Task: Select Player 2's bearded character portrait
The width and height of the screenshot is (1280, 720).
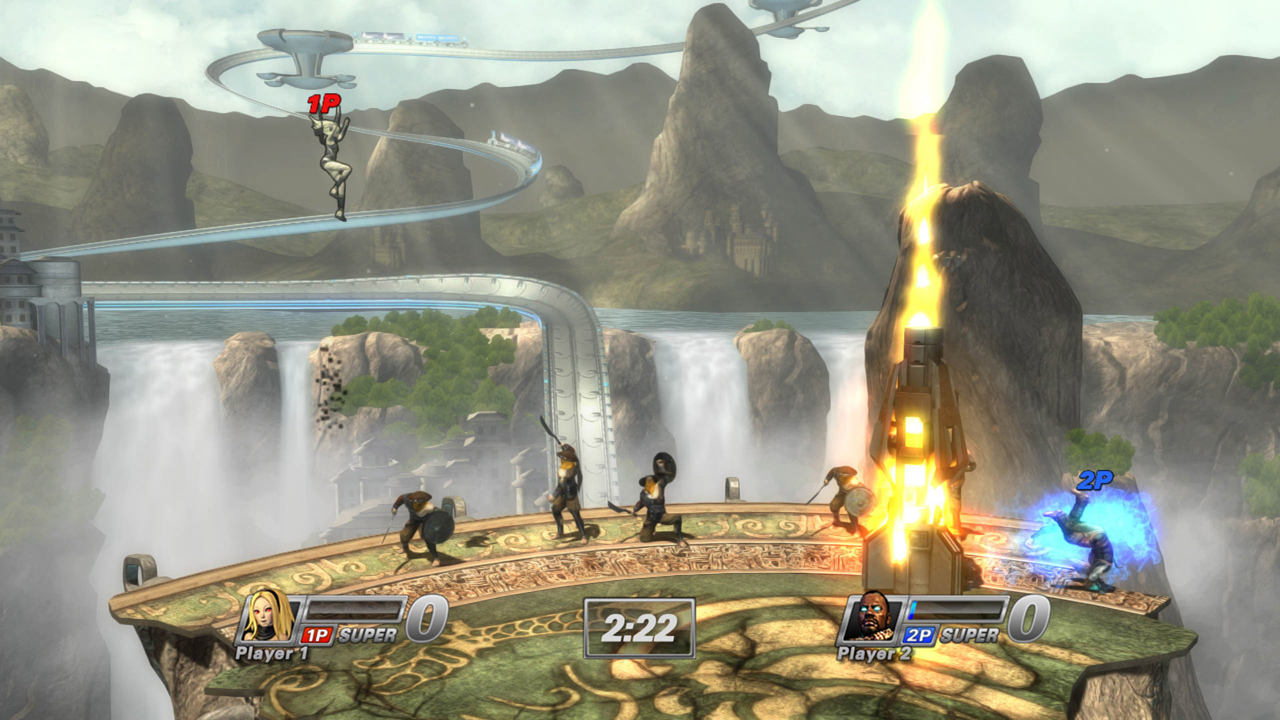Action: 872,617
